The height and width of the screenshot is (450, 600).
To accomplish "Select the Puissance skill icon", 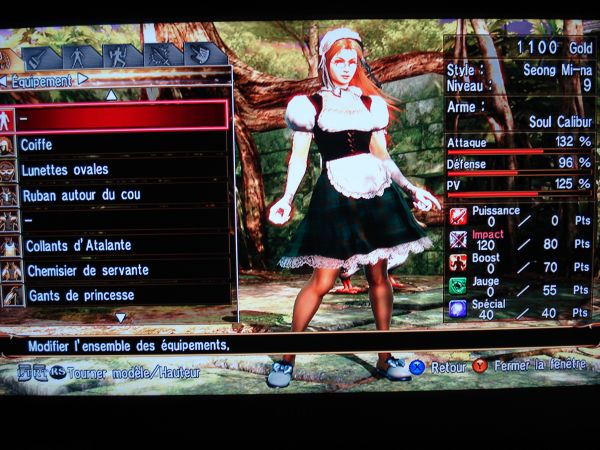I will [458, 216].
